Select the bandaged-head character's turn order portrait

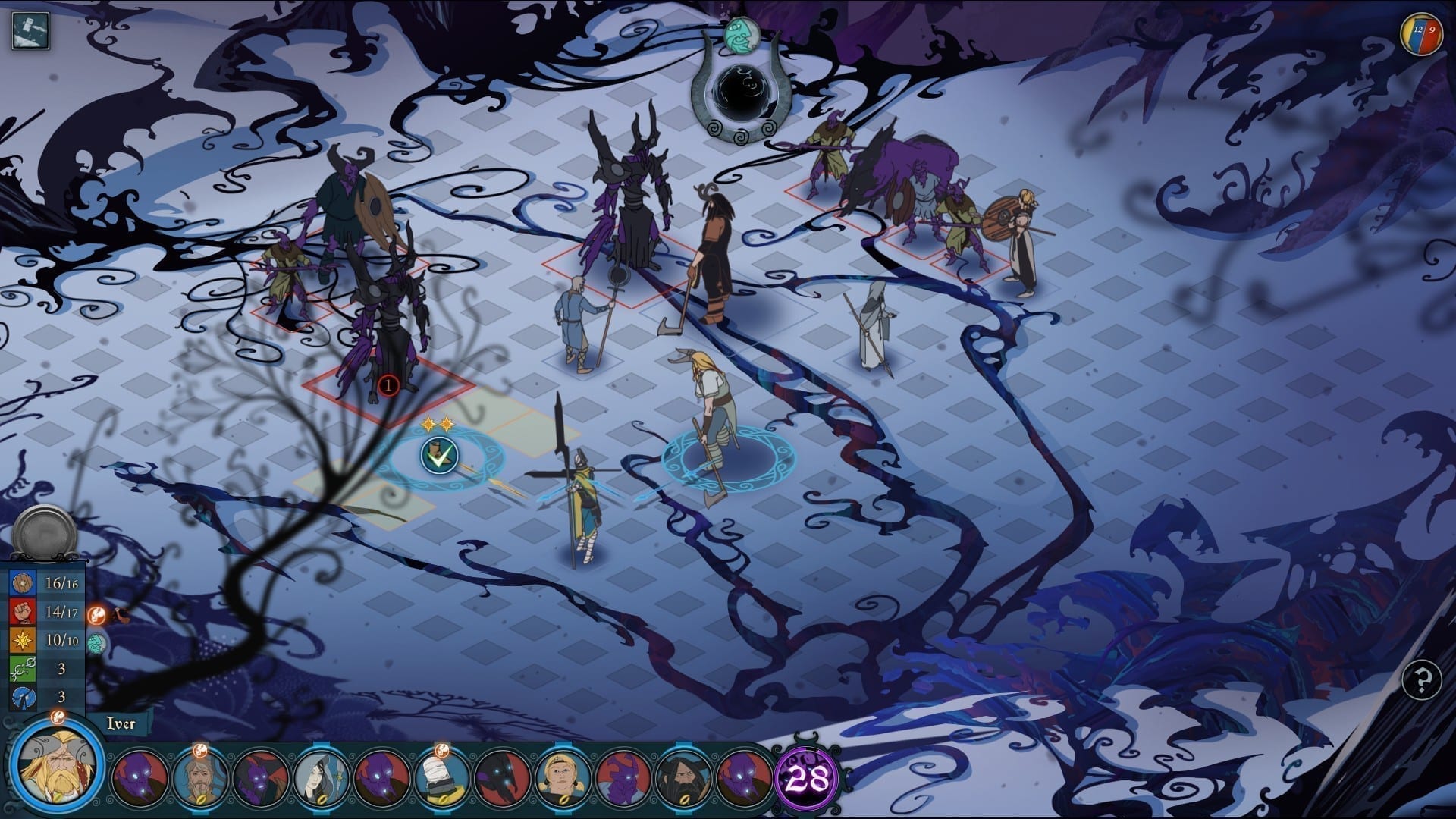click(x=442, y=777)
